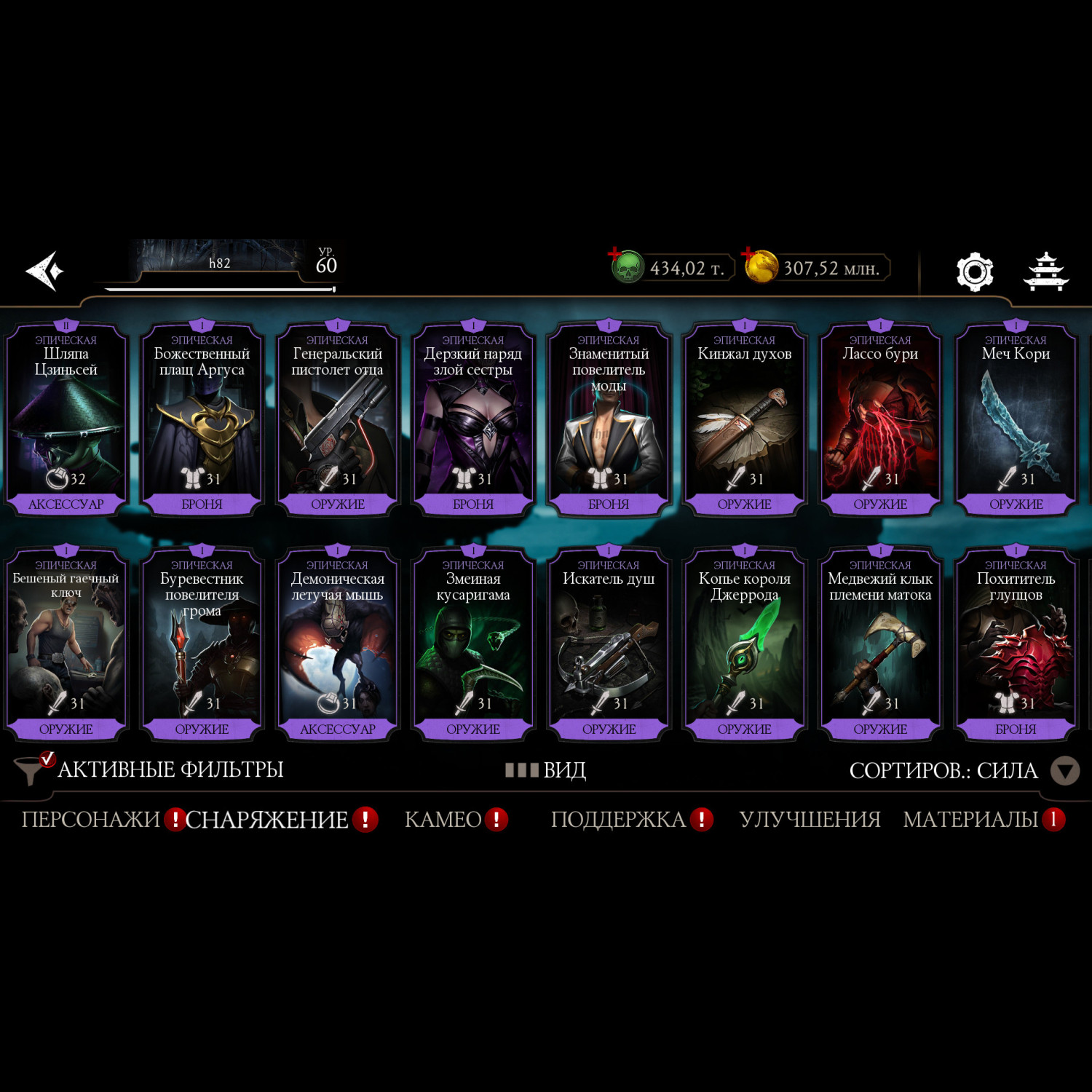Image resolution: width=1092 pixels, height=1092 pixels.
Task: Switch to the КАМЕО tab
Action: pyautogui.click(x=443, y=820)
